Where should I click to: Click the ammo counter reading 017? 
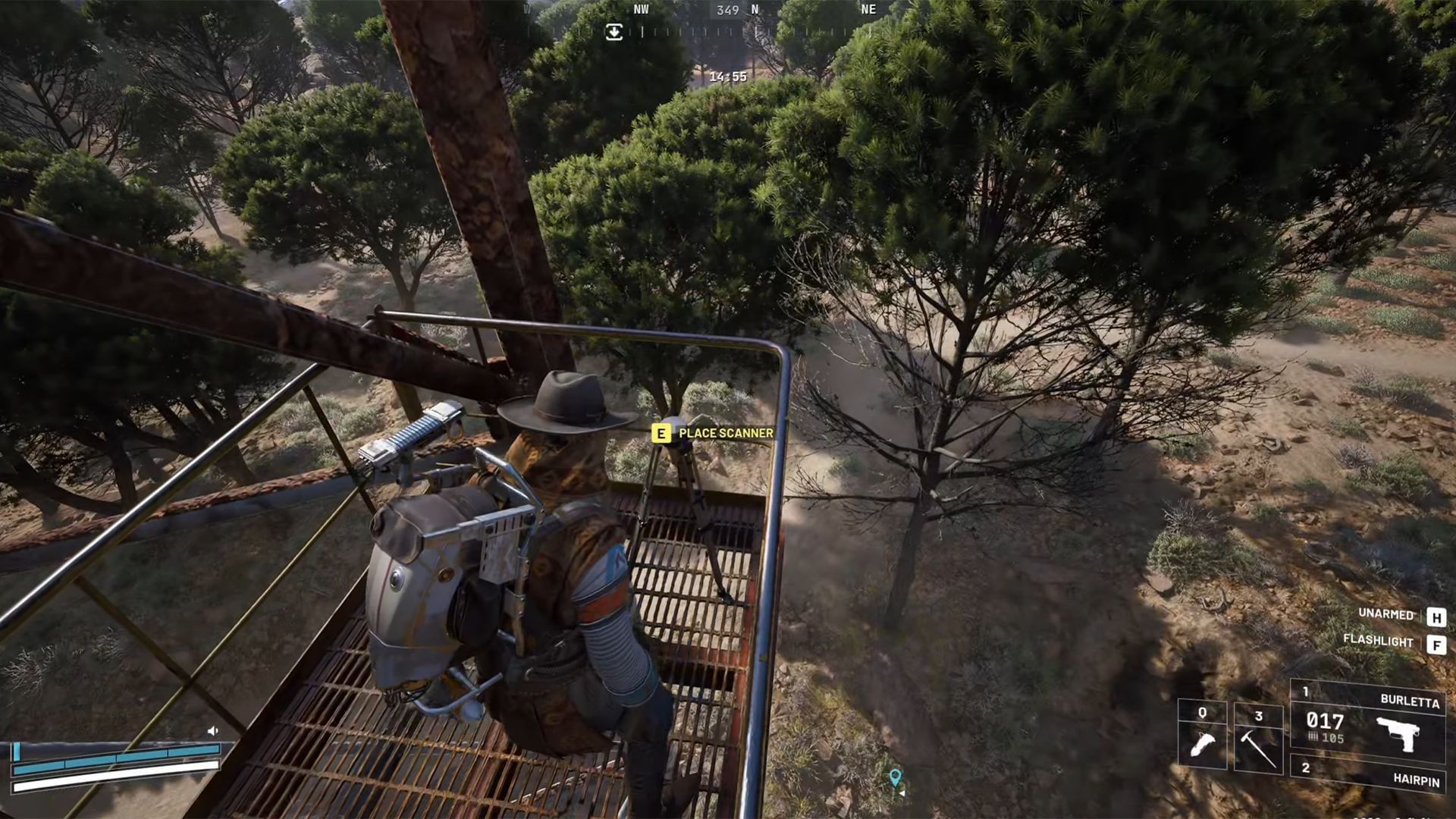(x=1326, y=721)
